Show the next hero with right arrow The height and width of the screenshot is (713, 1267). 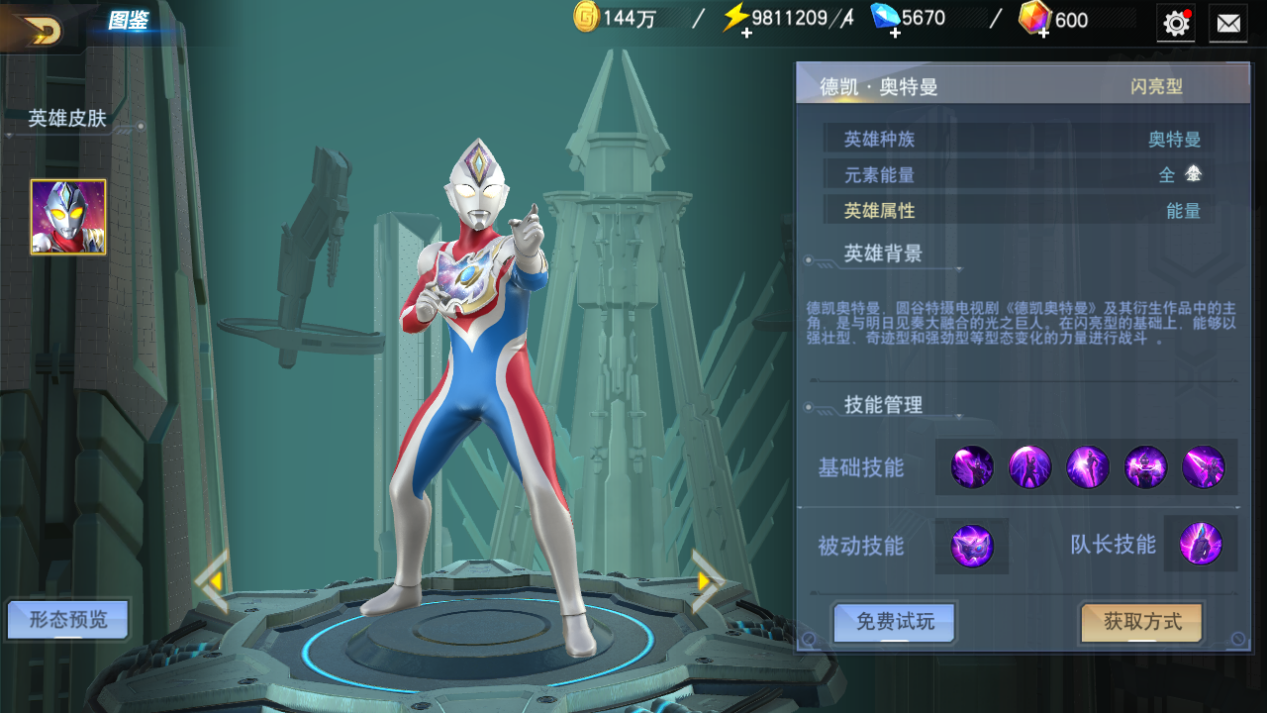[706, 580]
